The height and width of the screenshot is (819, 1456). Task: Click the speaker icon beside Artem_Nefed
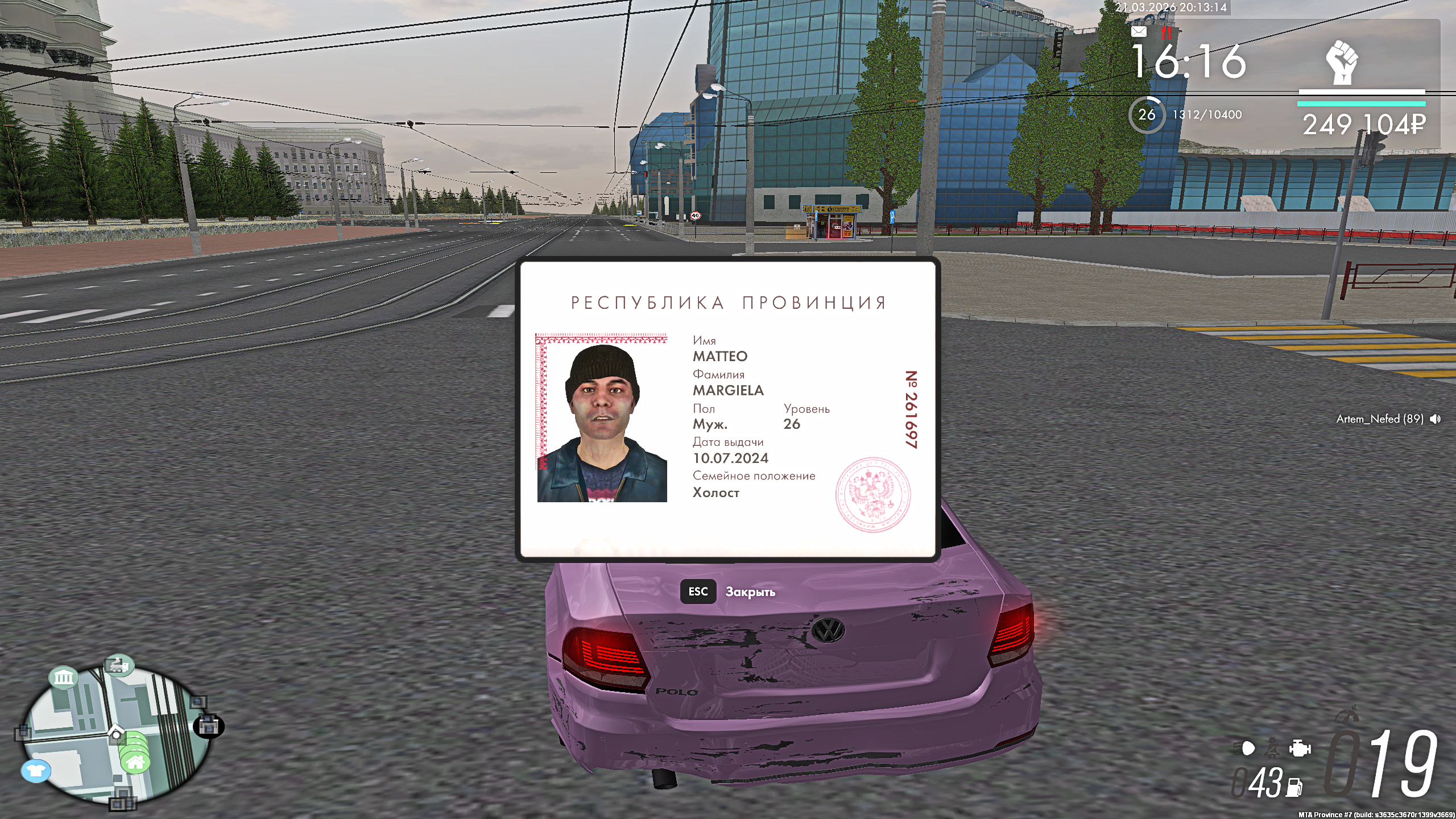pyautogui.click(x=1436, y=419)
